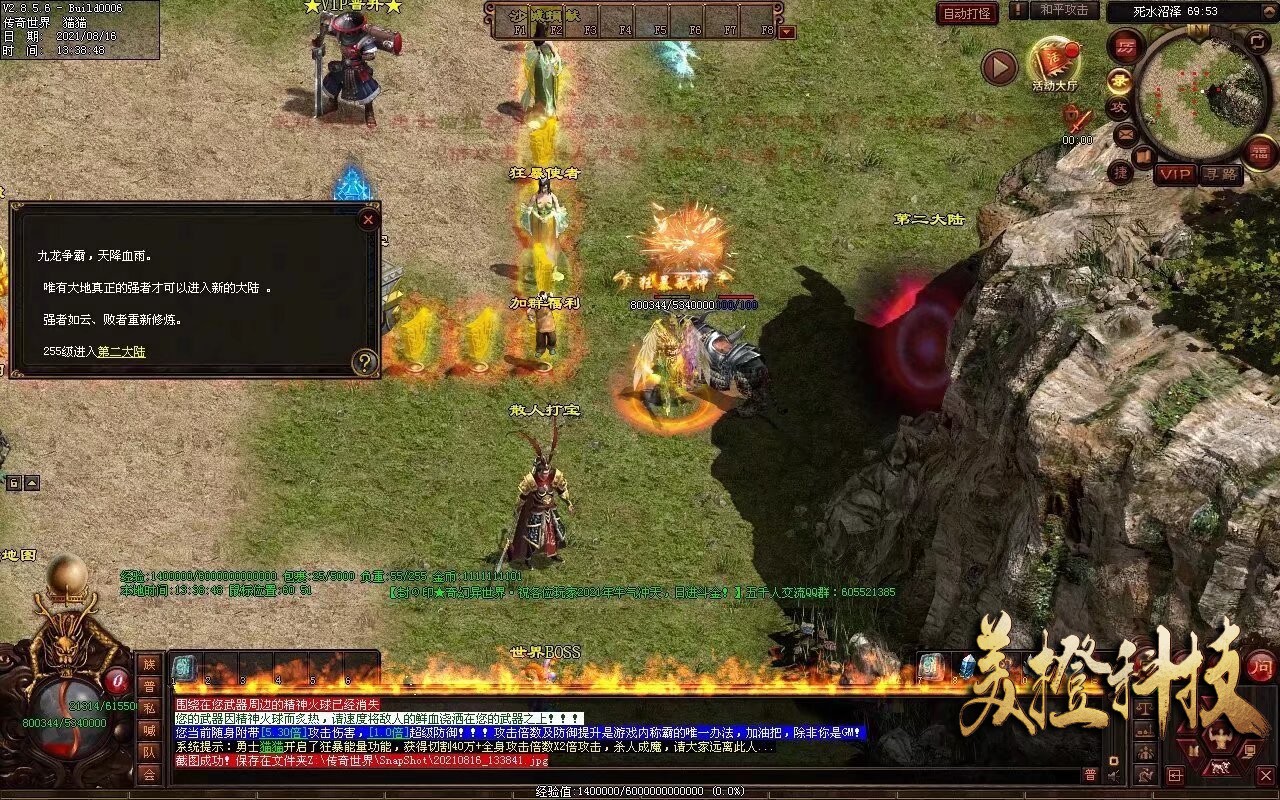Click the 活动大厅 activity hall icon
The image size is (1280, 800).
pos(1055,55)
